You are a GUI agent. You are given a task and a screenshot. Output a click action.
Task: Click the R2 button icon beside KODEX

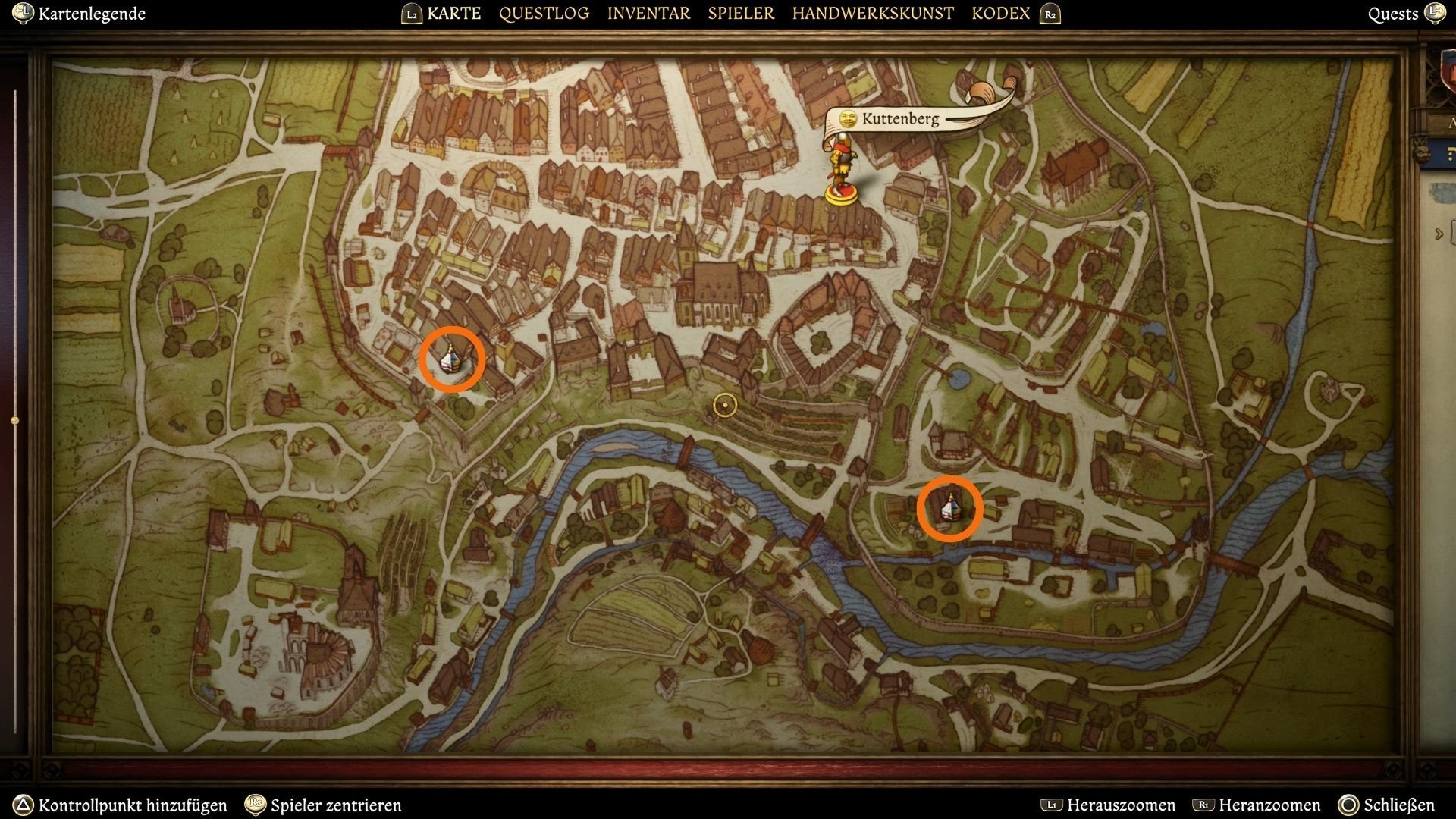tap(1049, 13)
